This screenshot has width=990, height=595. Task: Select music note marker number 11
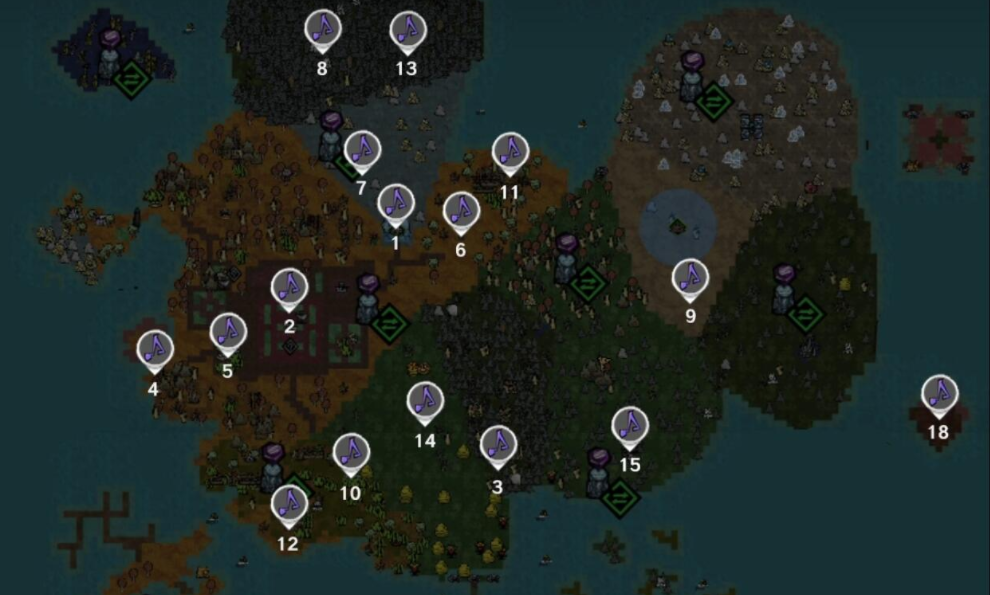coord(511,152)
